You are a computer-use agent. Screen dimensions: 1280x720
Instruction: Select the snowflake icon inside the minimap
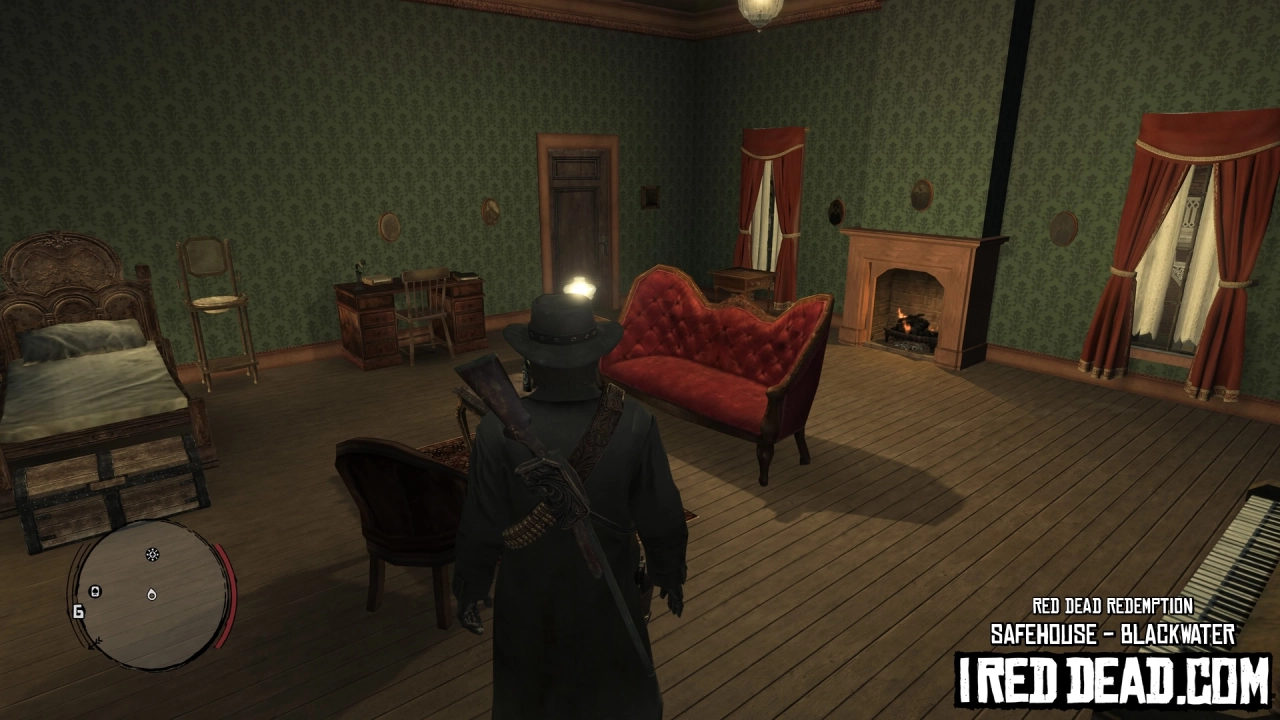[x=152, y=554]
